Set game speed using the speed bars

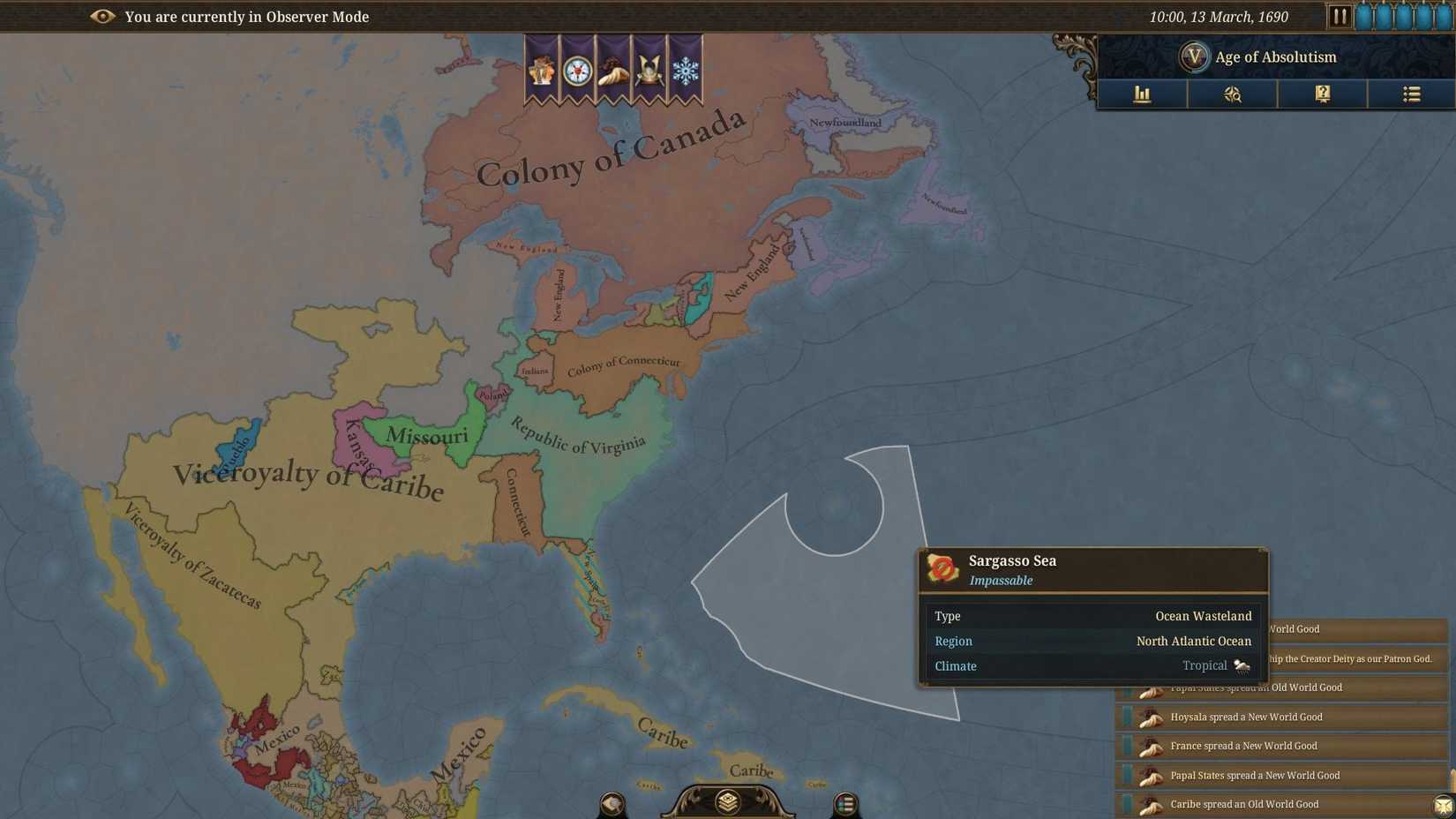(1394, 15)
